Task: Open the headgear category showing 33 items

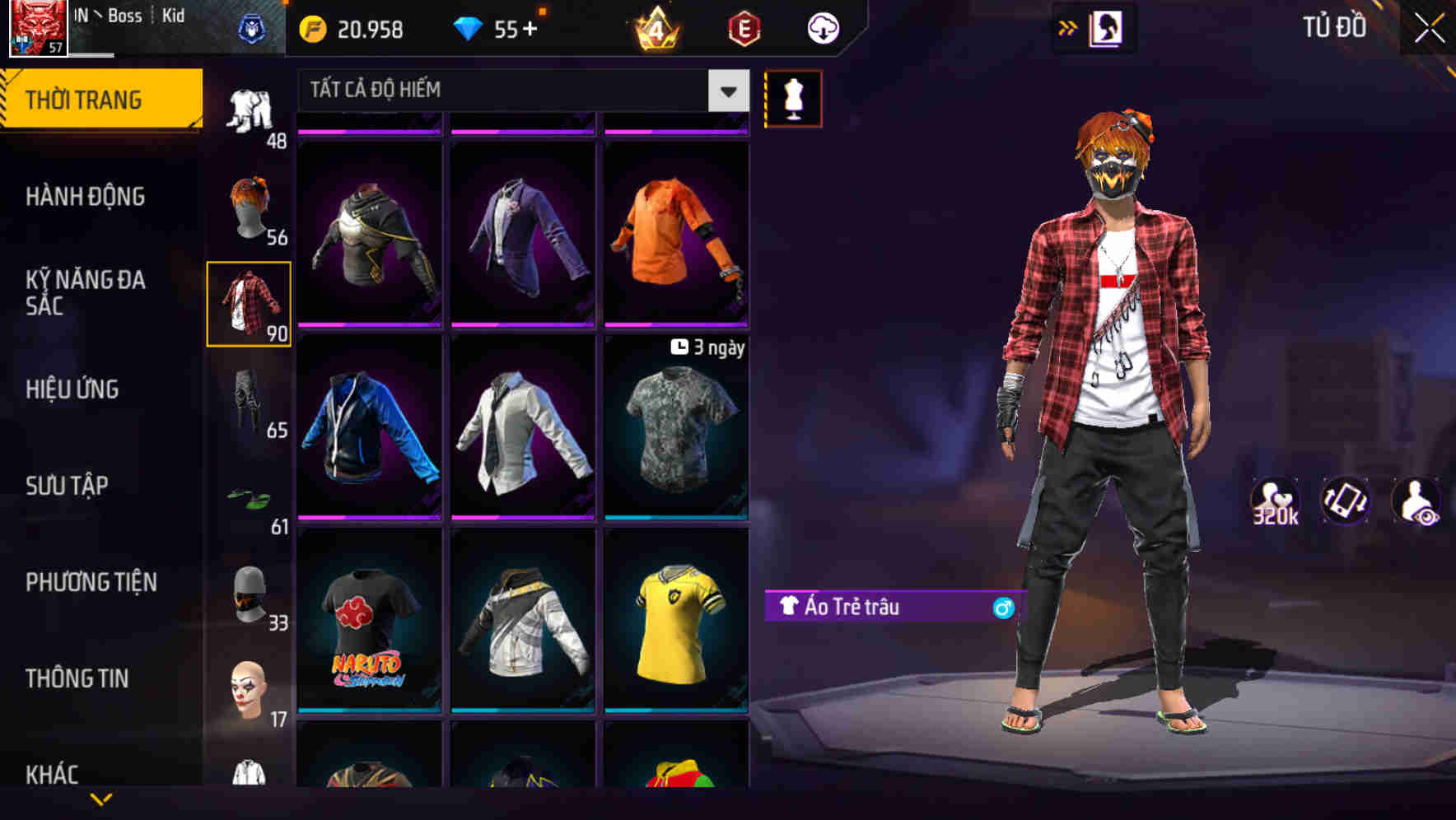Action: click(250, 591)
